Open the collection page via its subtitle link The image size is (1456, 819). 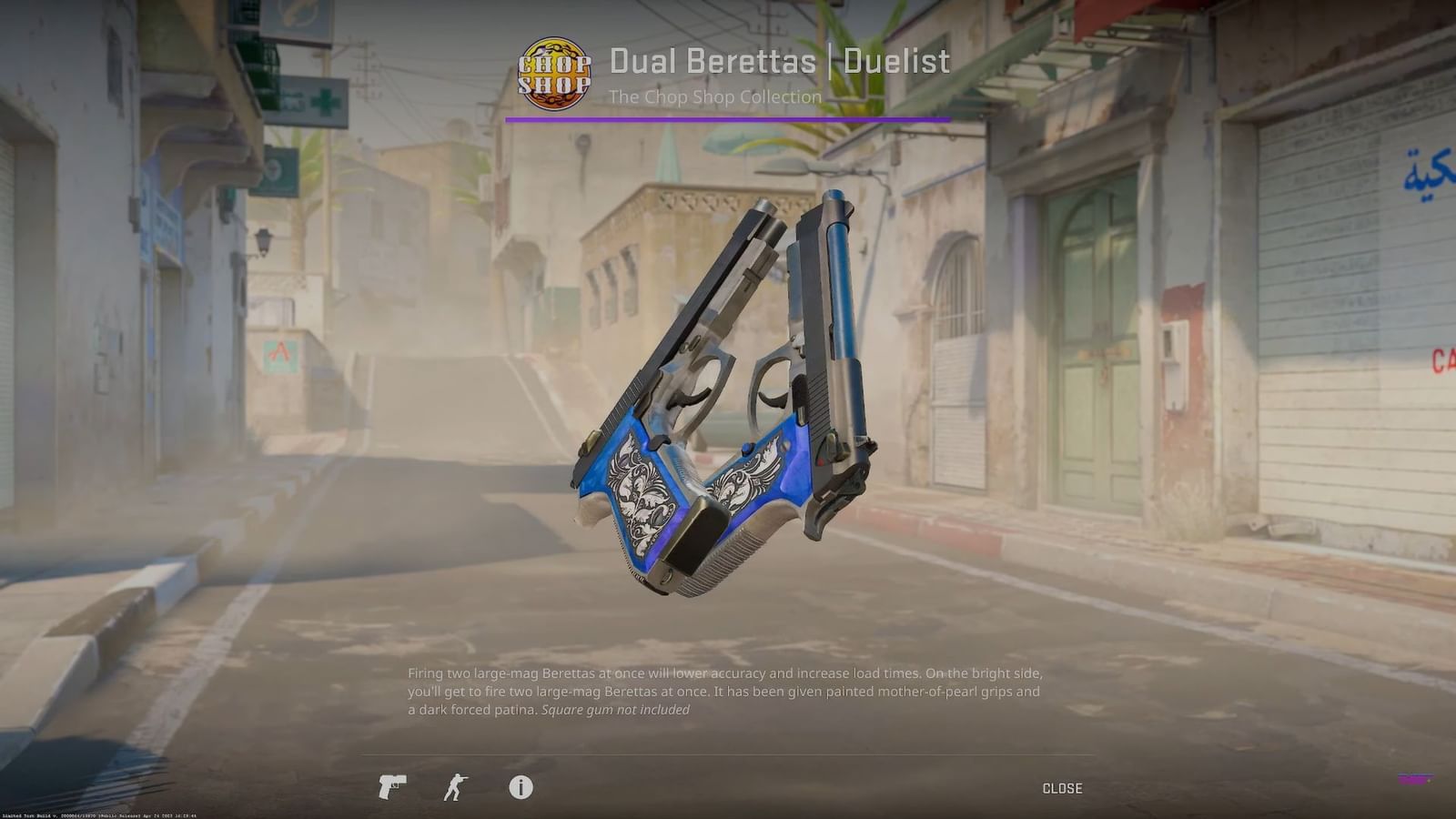click(715, 97)
